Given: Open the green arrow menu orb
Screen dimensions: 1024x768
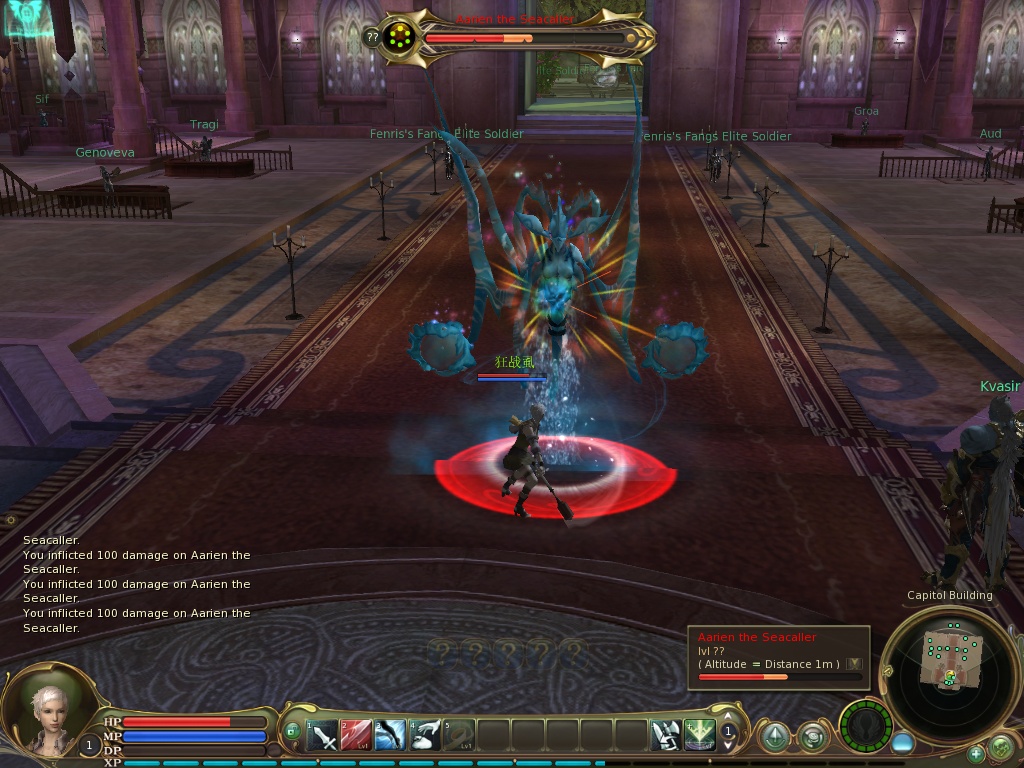Looking at the screenshot, I should click(774, 737).
